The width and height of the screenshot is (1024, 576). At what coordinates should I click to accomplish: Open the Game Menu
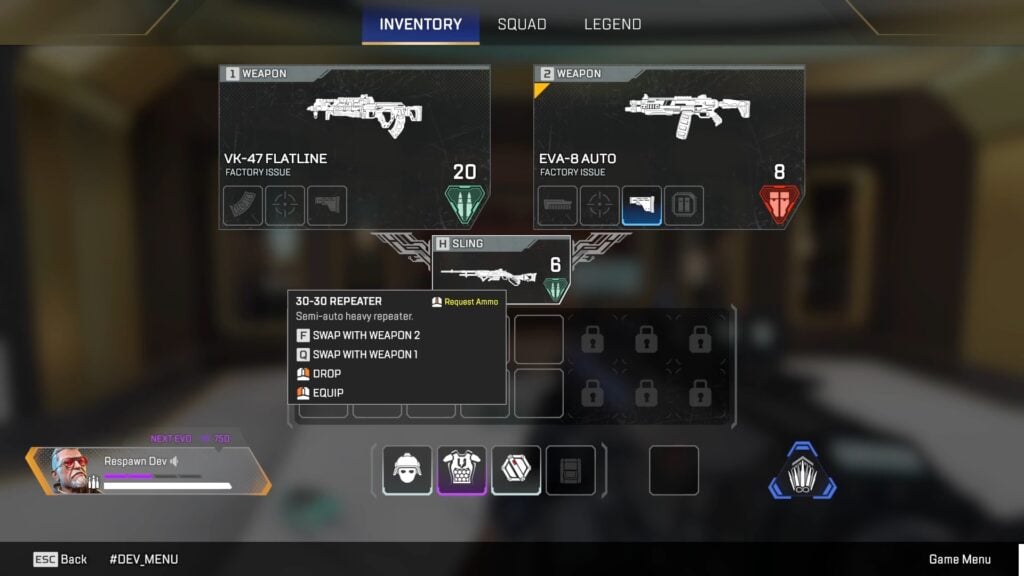point(960,559)
